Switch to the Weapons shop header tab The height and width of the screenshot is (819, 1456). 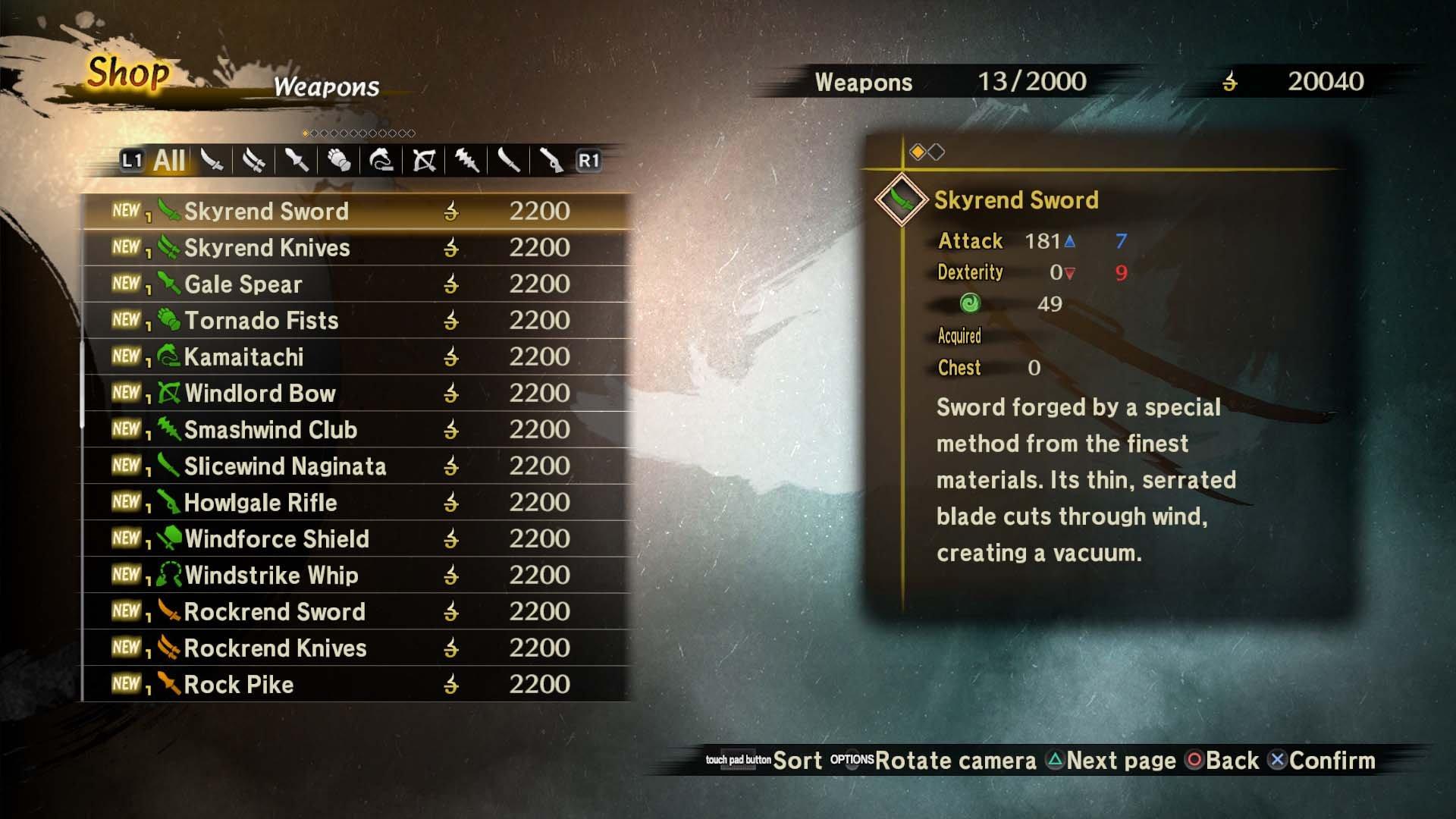864,82
